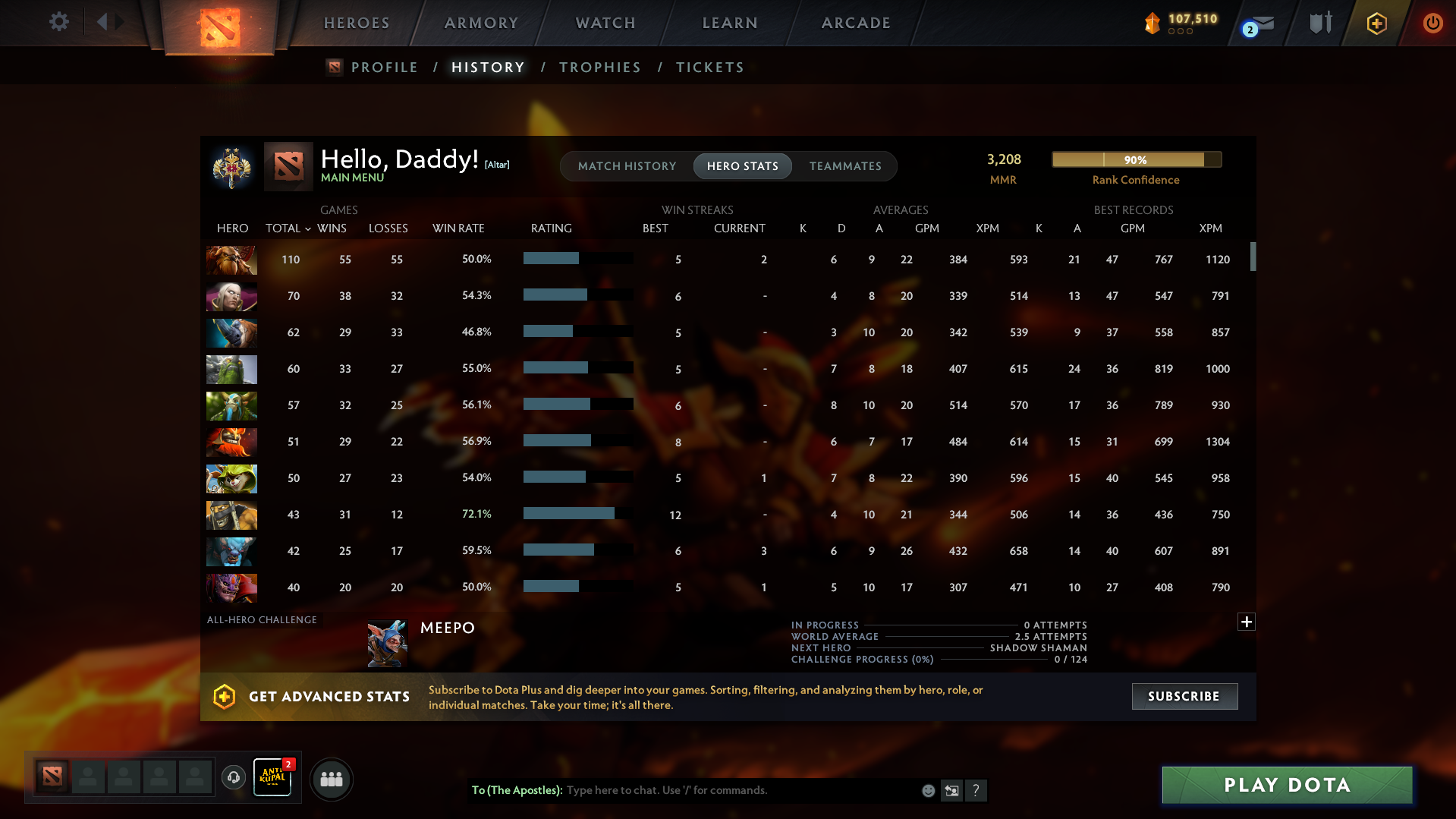Viewport: 1456px width, 819px height.
Task: Expand the All-Hero Challenge plus button
Action: (1245, 622)
